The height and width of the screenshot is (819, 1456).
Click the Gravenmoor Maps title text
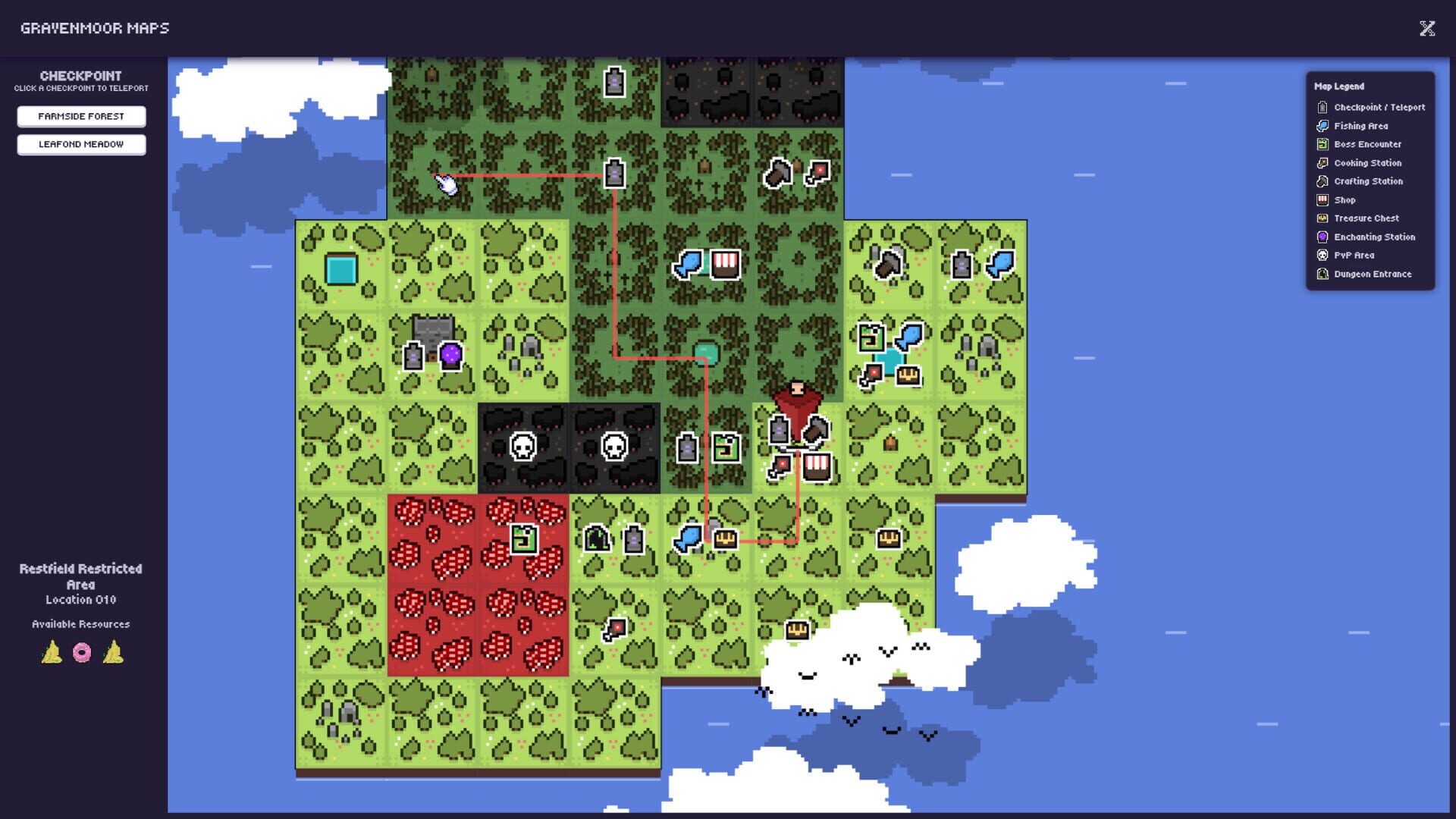click(95, 29)
